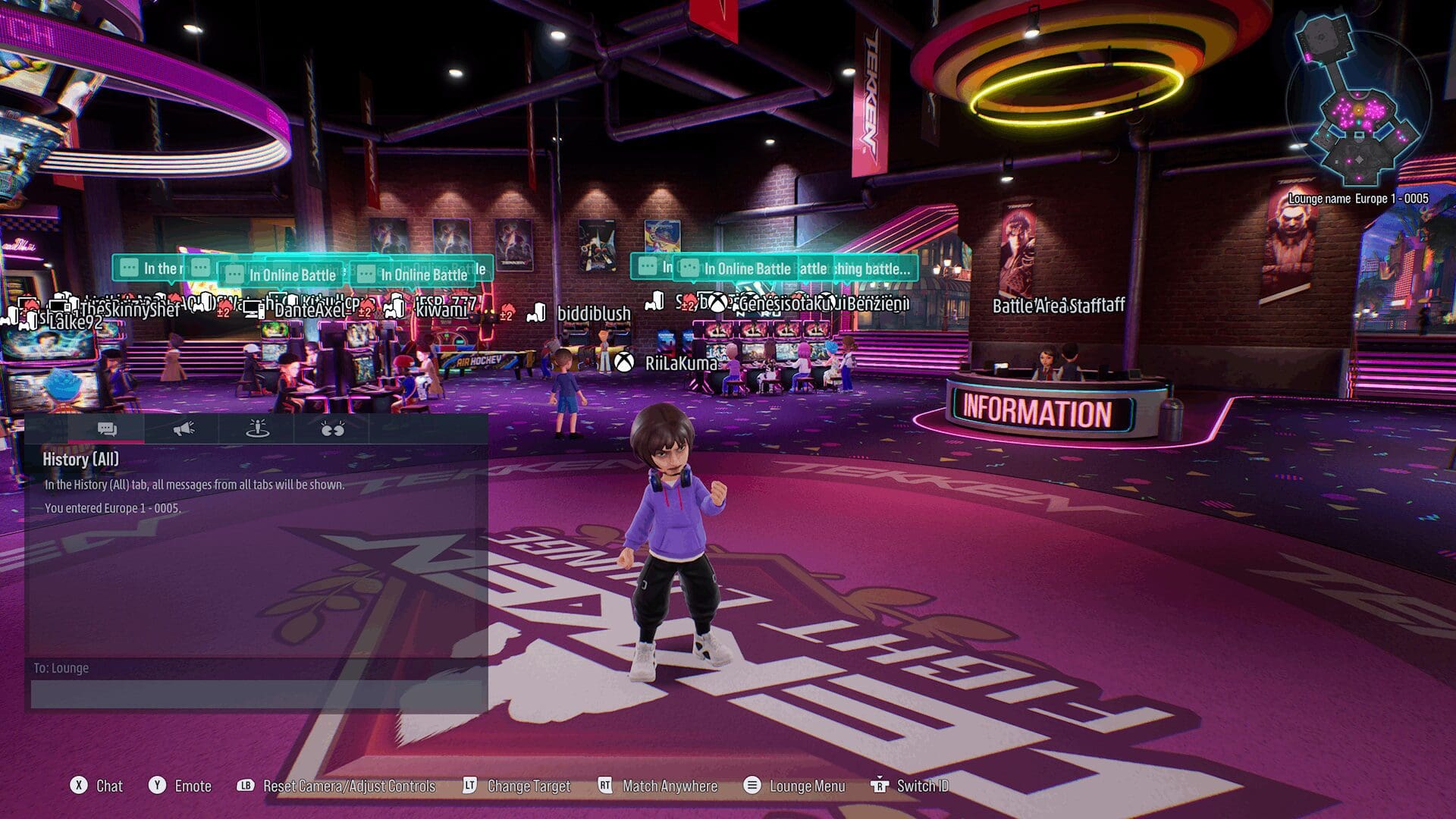Click the Y Emote prompt icon

(158, 786)
